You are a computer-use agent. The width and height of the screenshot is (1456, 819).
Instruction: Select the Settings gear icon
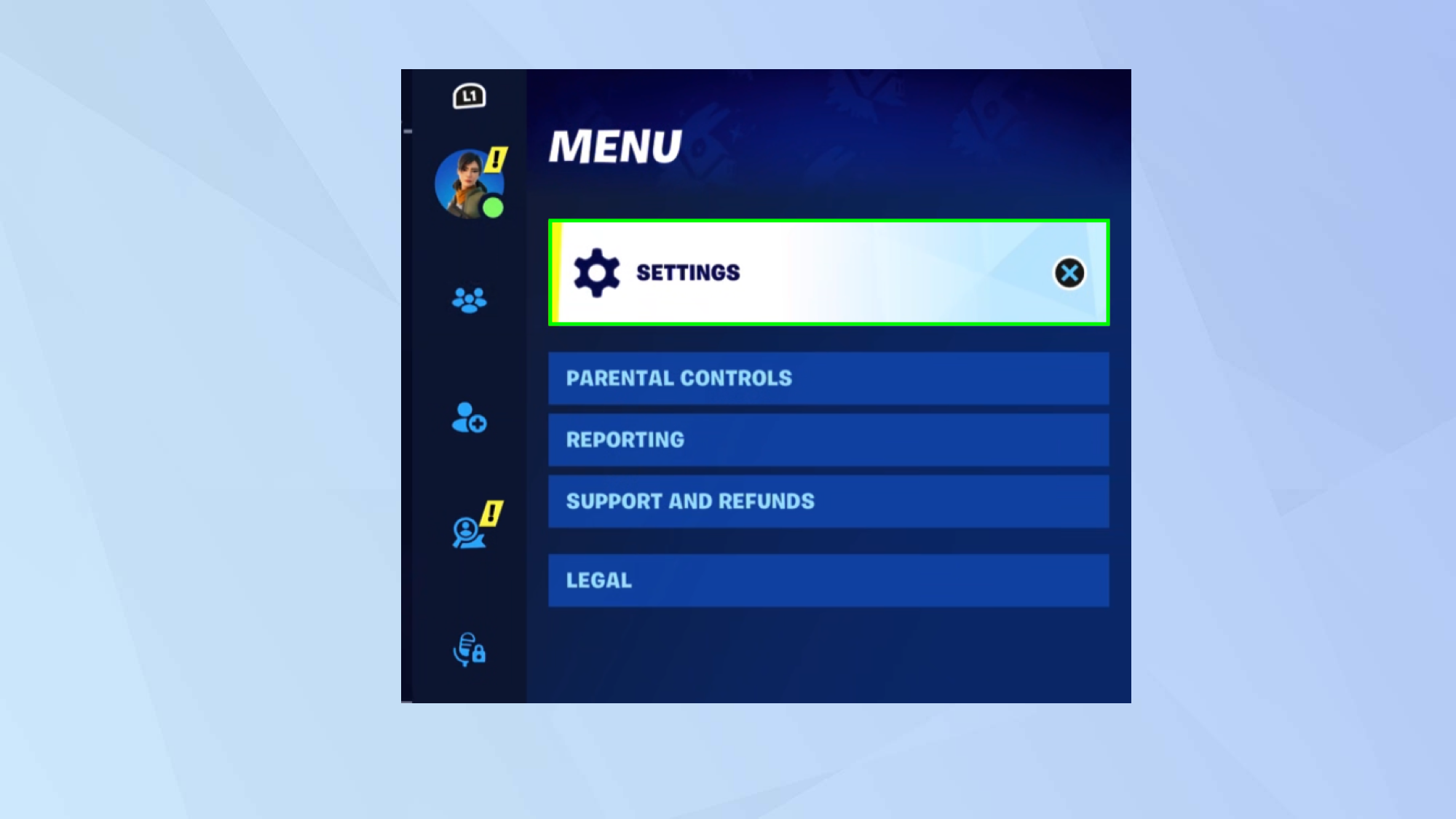pos(597,273)
